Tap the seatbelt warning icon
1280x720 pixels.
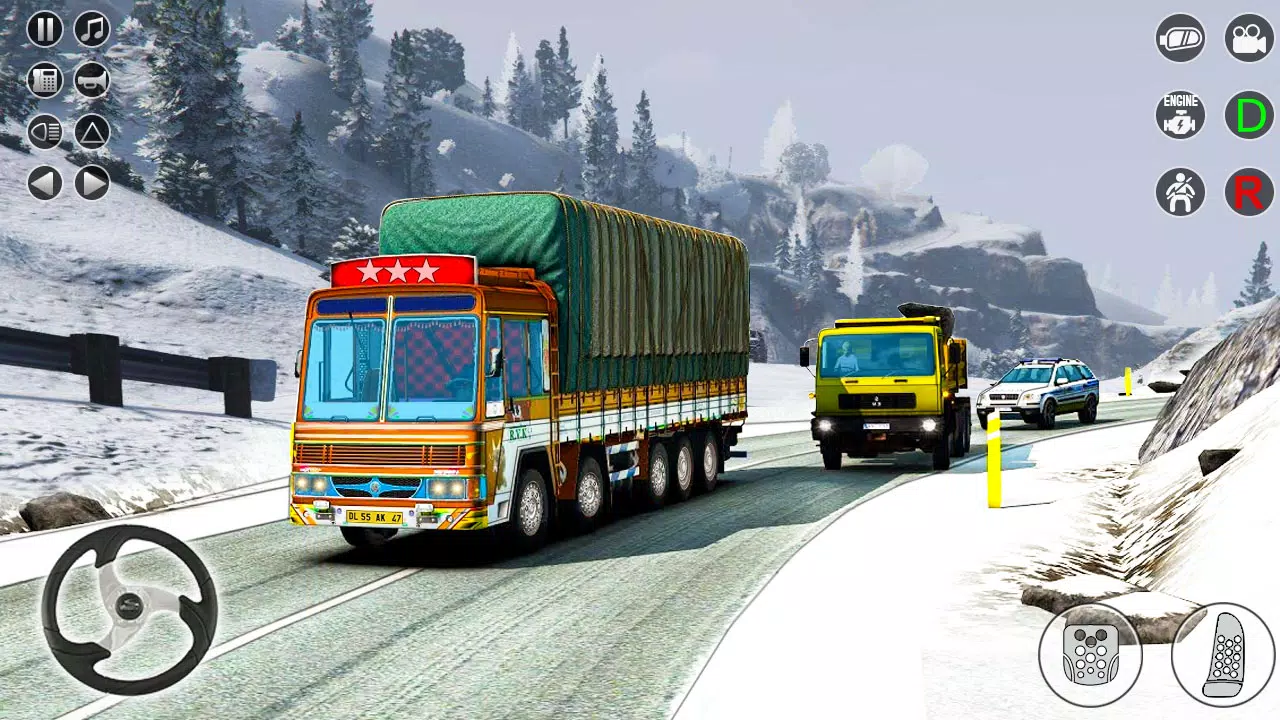[1180, 192]
